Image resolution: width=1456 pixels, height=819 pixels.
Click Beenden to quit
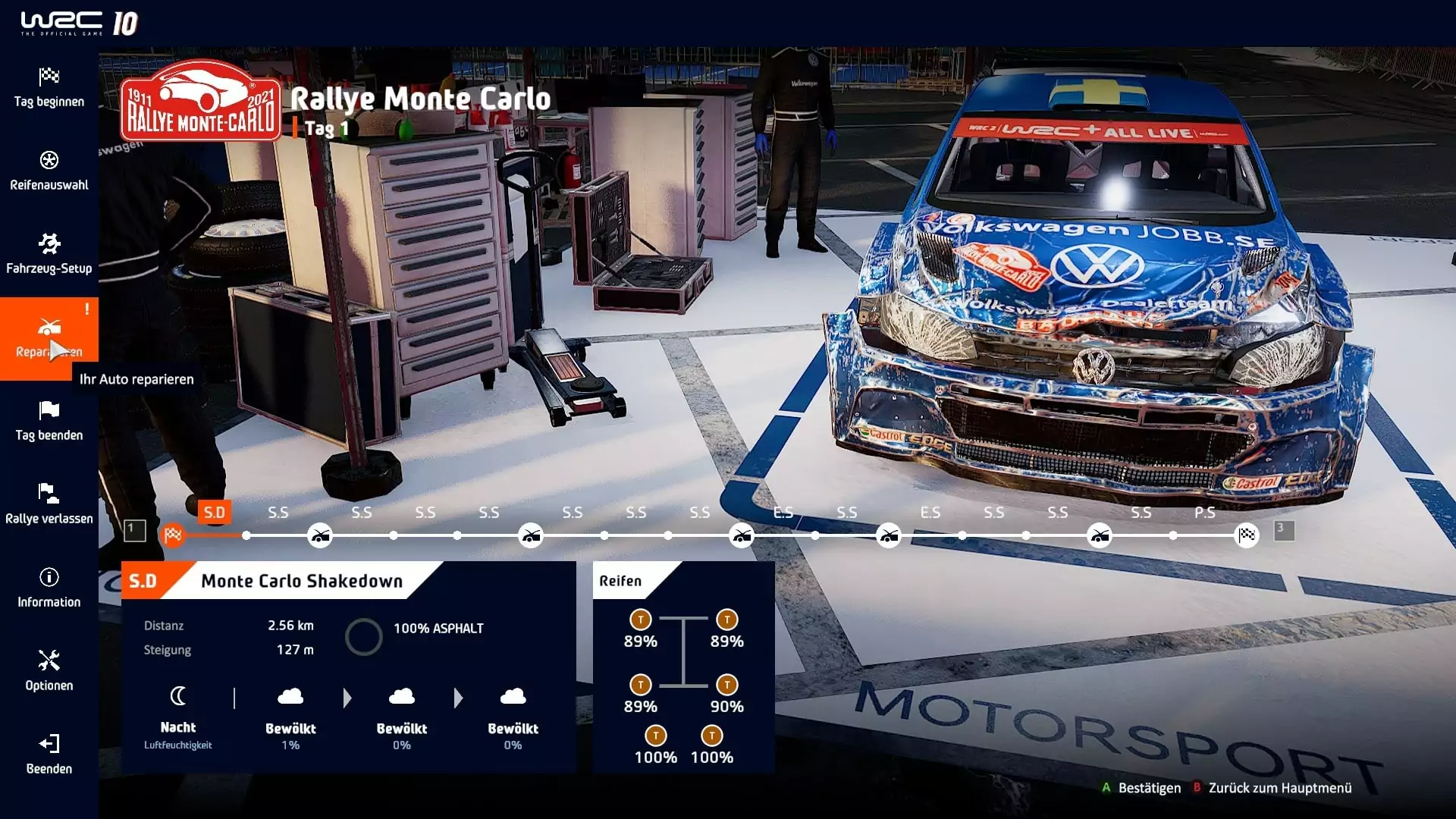49,755
